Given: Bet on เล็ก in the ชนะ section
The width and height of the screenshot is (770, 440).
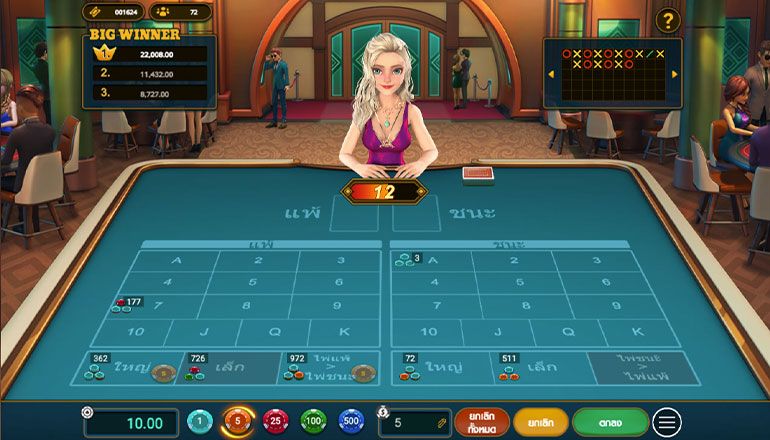Looking at the screenshot, I should (x=541, y=368).
